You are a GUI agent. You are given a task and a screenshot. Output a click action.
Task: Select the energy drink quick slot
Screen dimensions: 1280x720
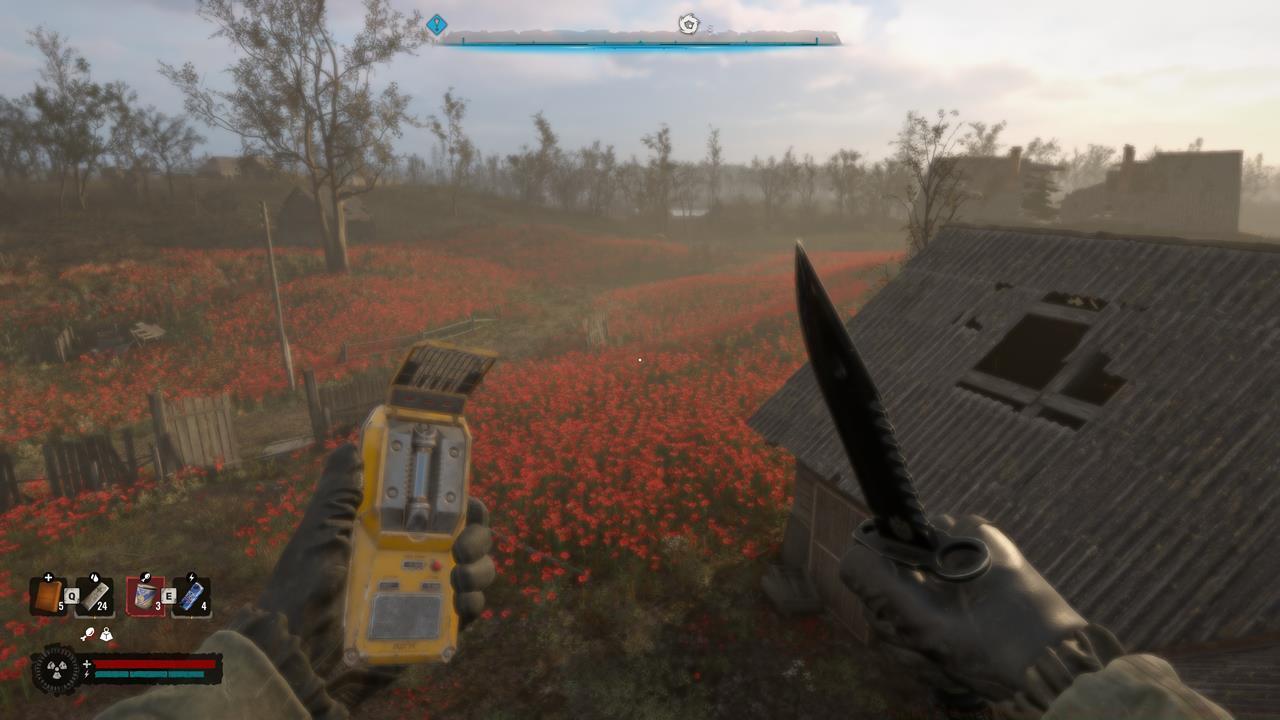coord(192,596)
